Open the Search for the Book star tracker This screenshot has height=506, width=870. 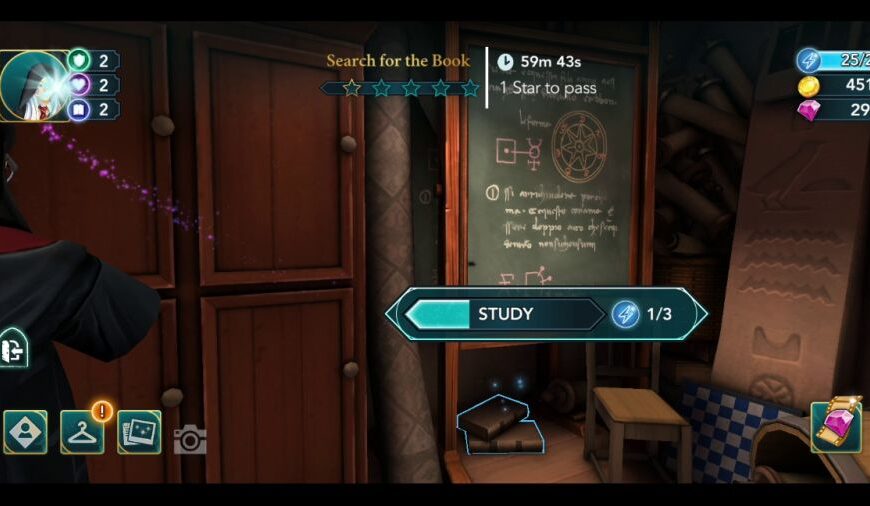pyautogui.click(x=400, y=76)
